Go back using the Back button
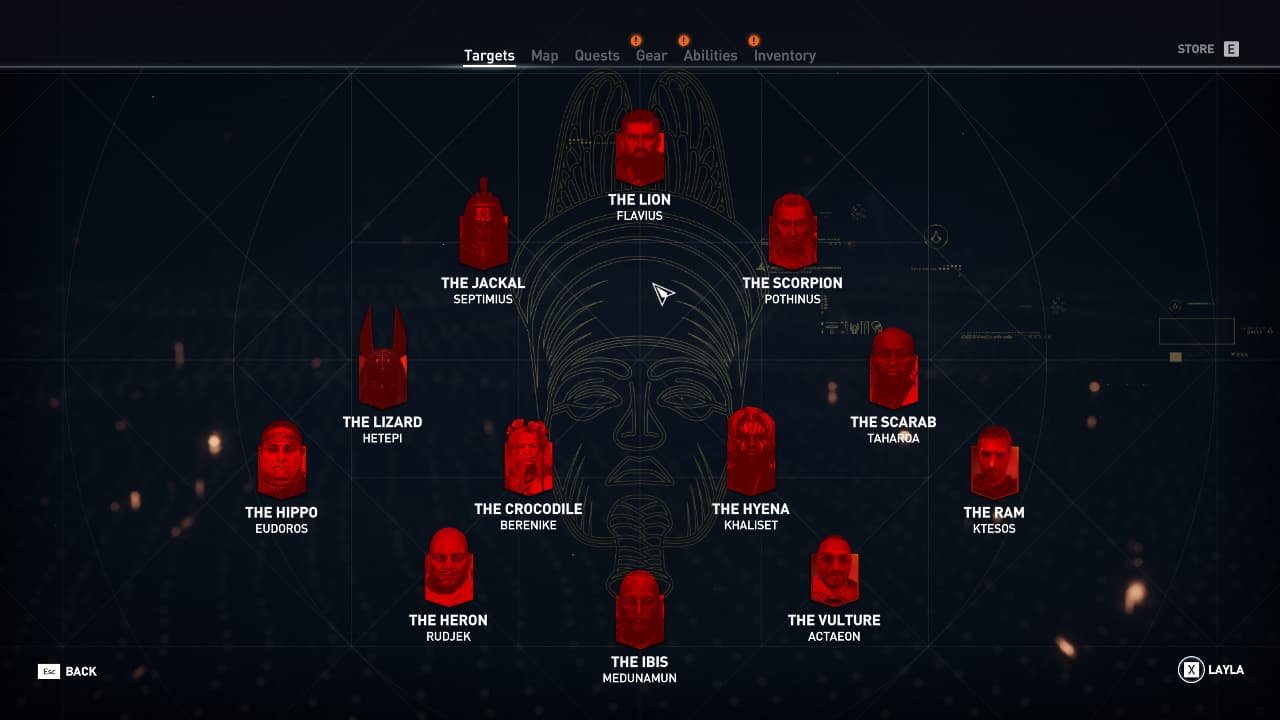Image resolution: width=1280 pixels, height=720 pixels. point(68,671)
